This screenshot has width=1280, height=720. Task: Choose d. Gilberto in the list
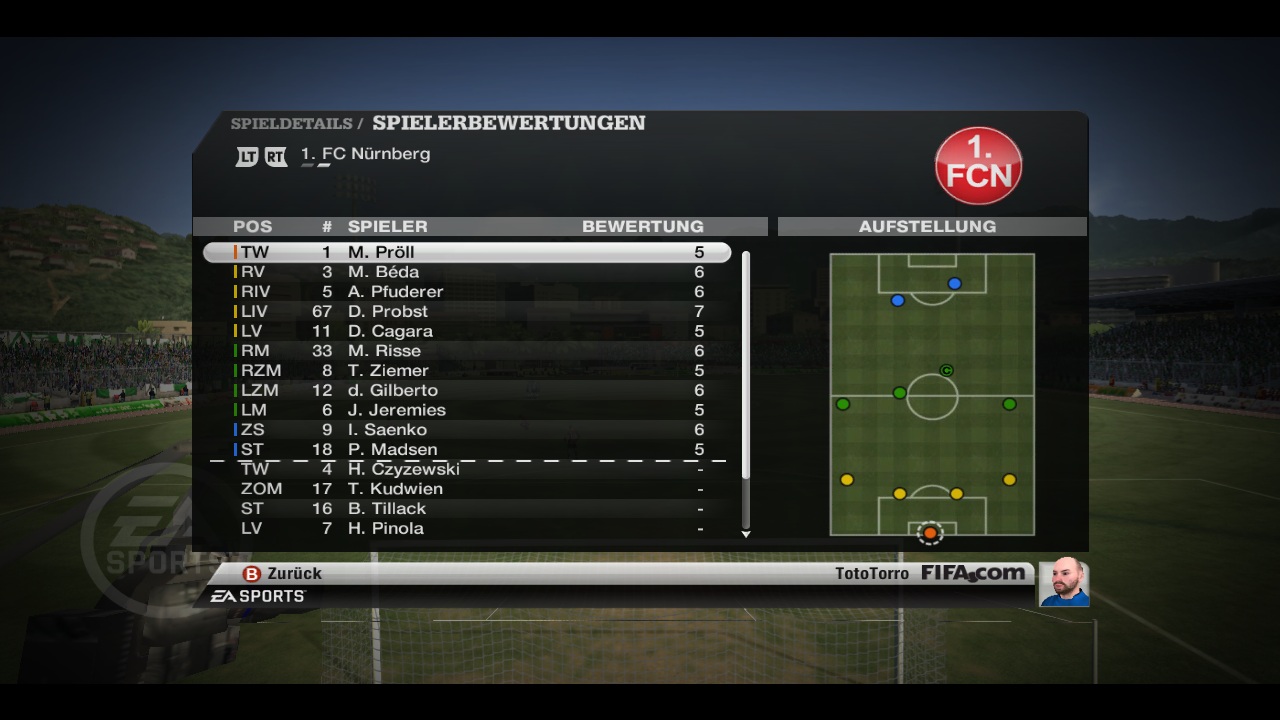[x=467, y=390]
